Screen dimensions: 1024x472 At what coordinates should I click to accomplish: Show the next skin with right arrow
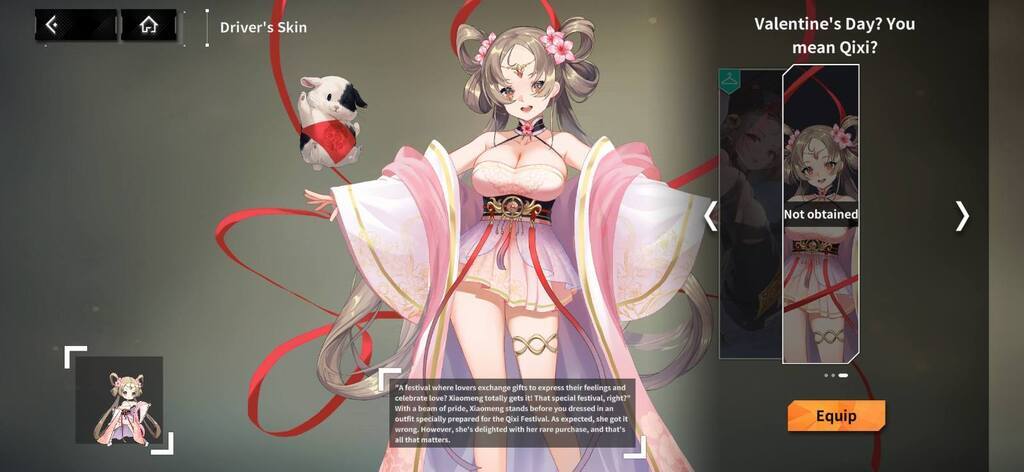point(962,215)
